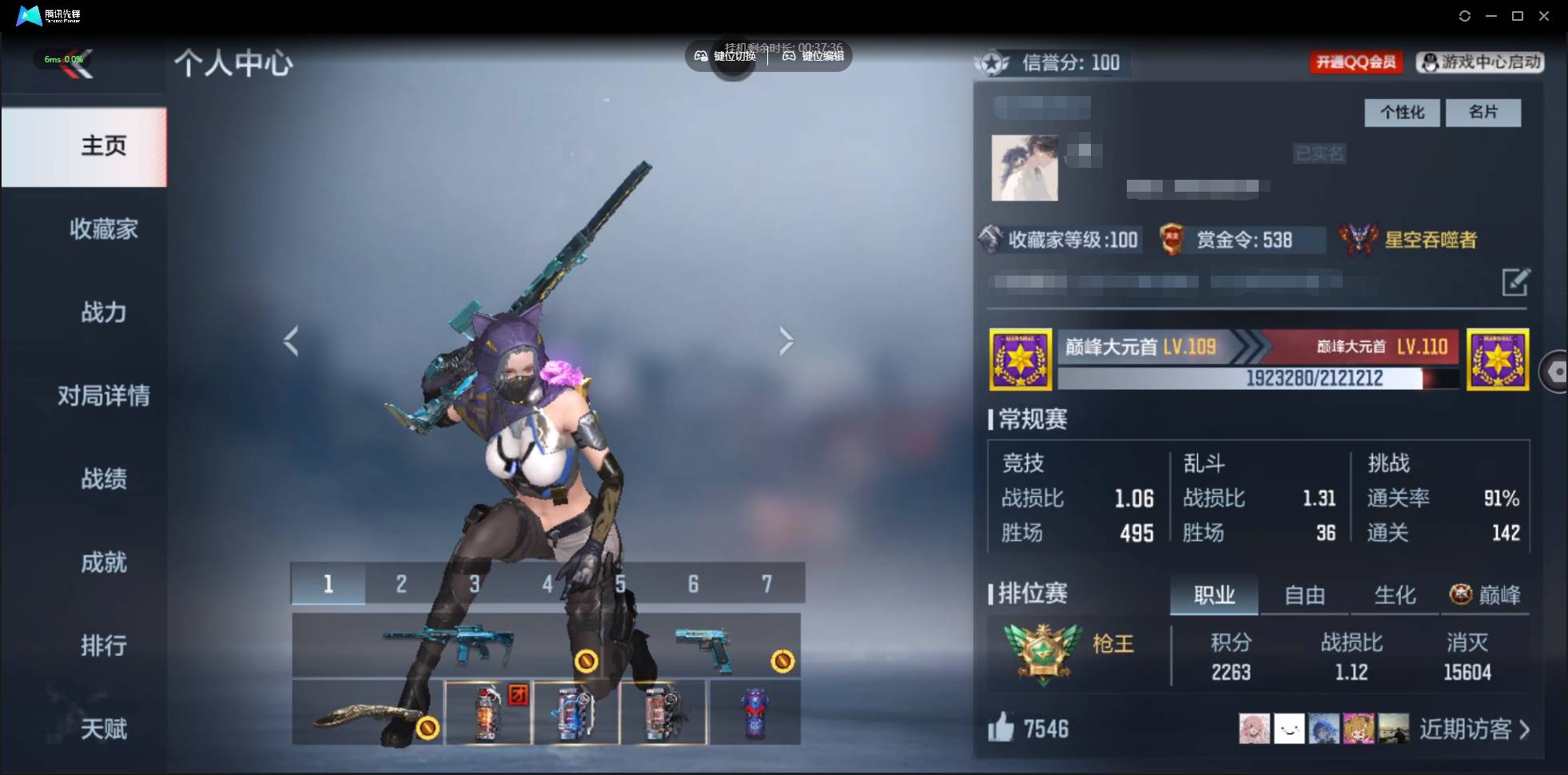Click the signature edit pencil icon
1568x775 pixels.
(x=1517, y=283)
